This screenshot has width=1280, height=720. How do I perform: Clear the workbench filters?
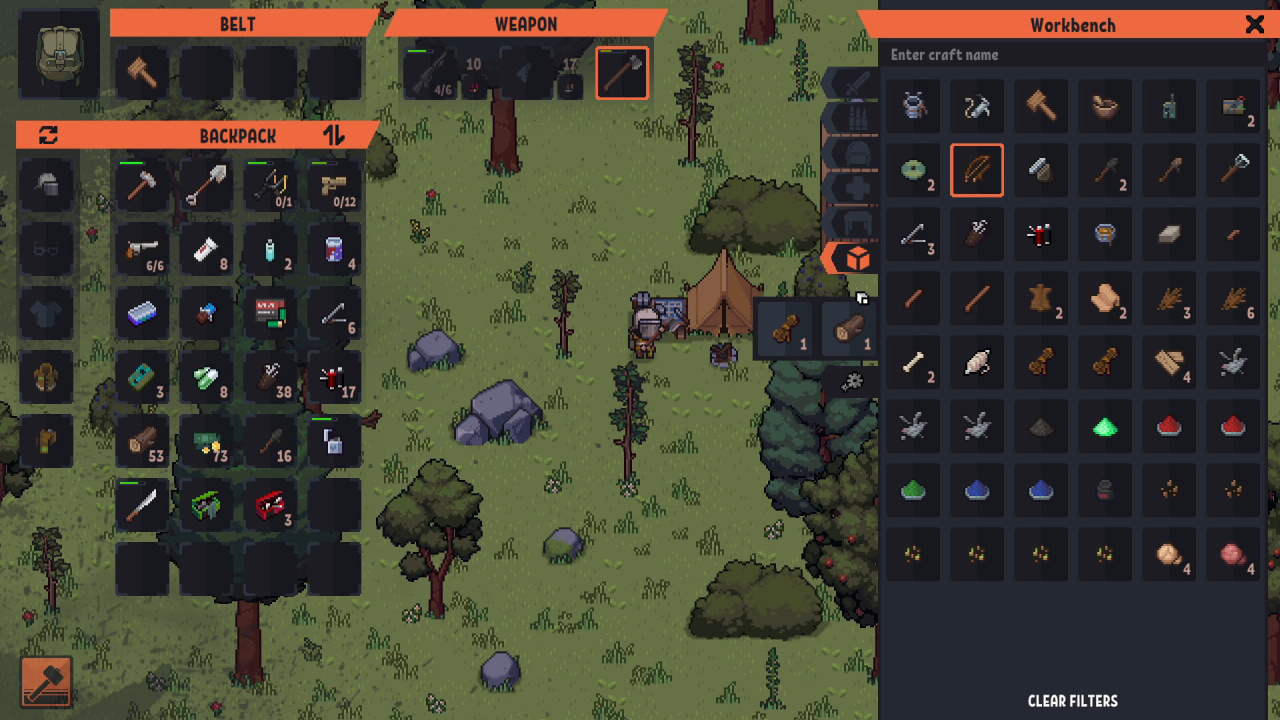1072,701
